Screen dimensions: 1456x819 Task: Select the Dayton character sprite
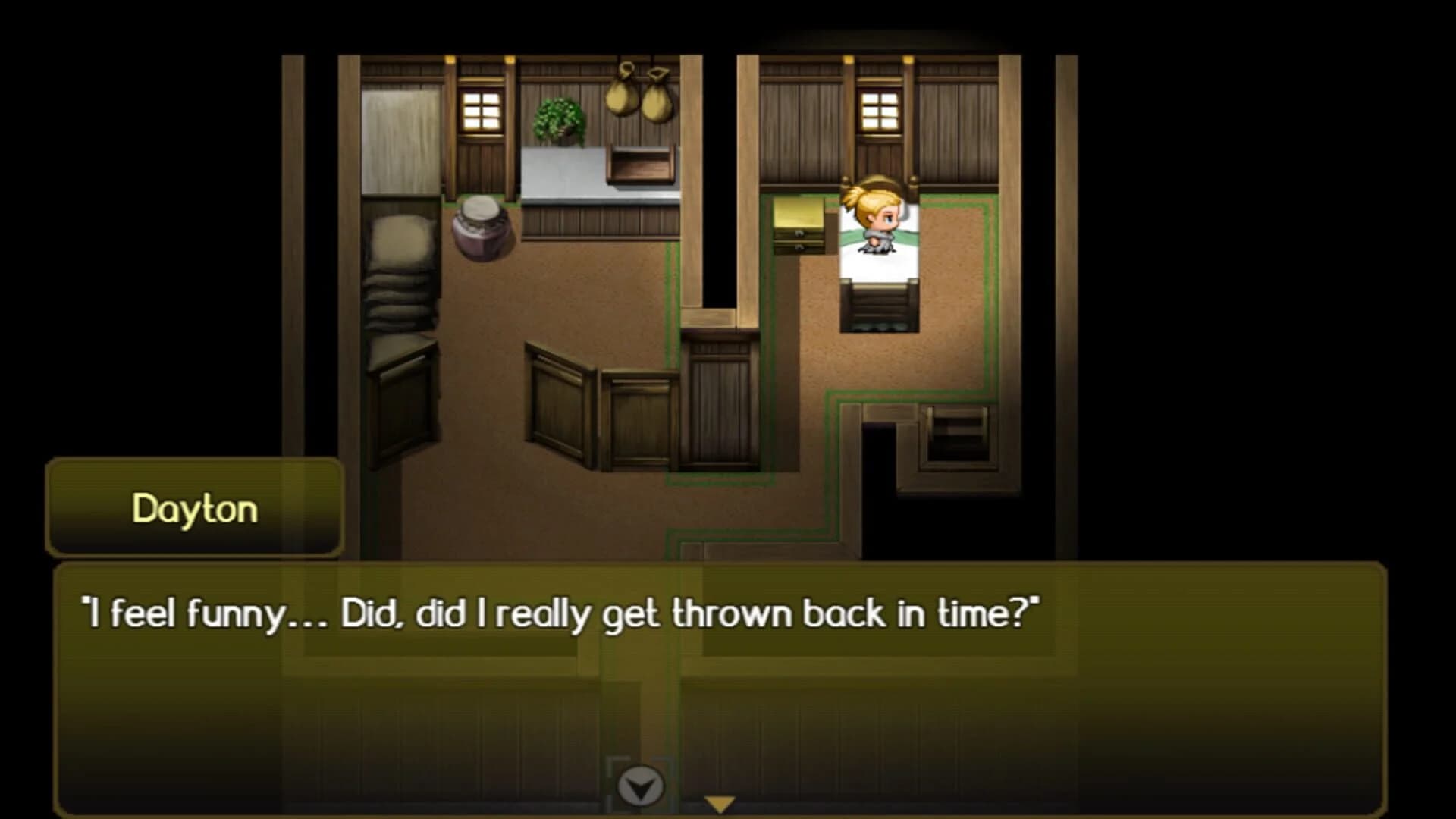click(x=877, y=220)
